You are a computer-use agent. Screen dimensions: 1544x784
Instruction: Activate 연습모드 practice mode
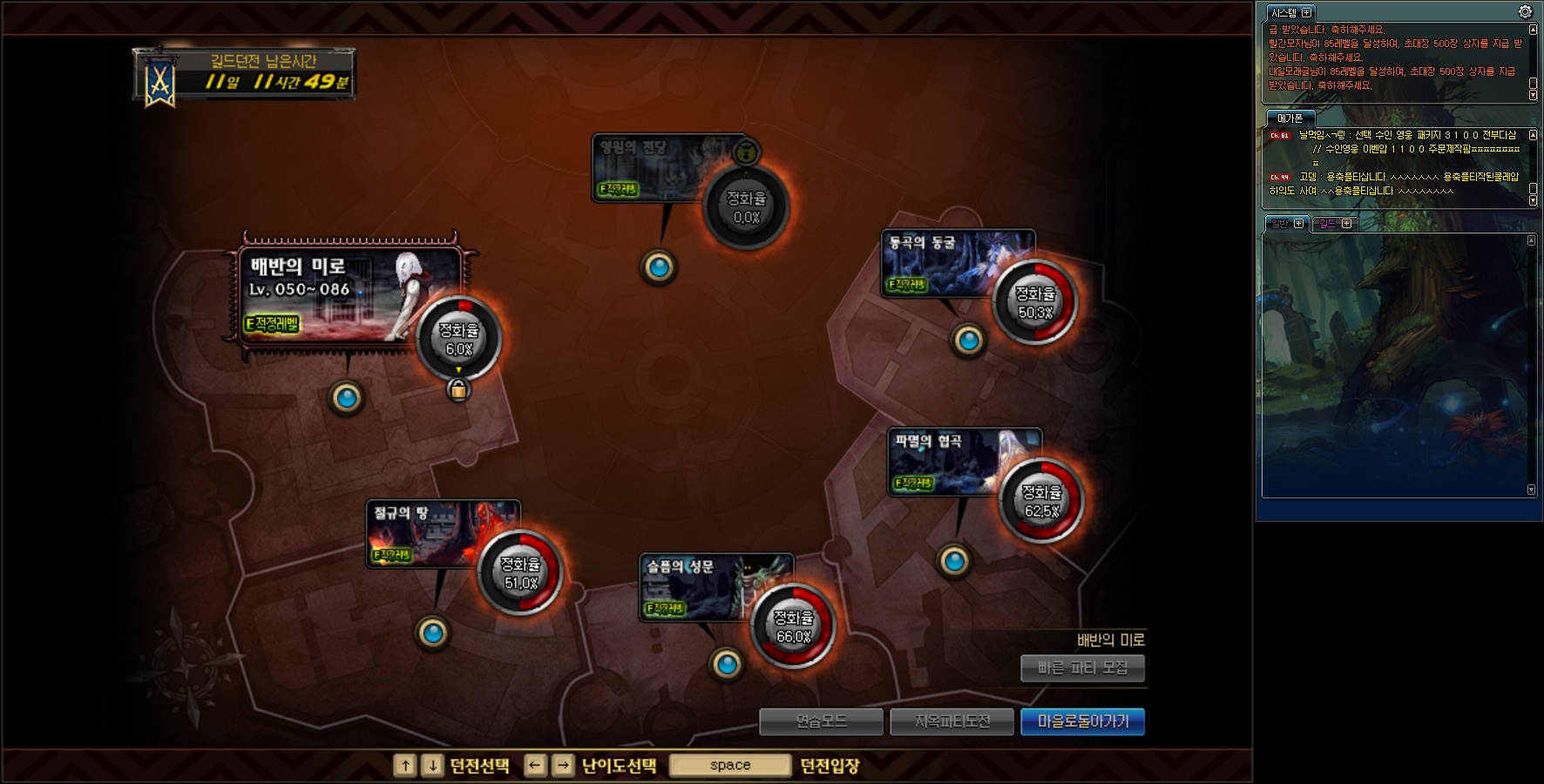click(821, 721)
